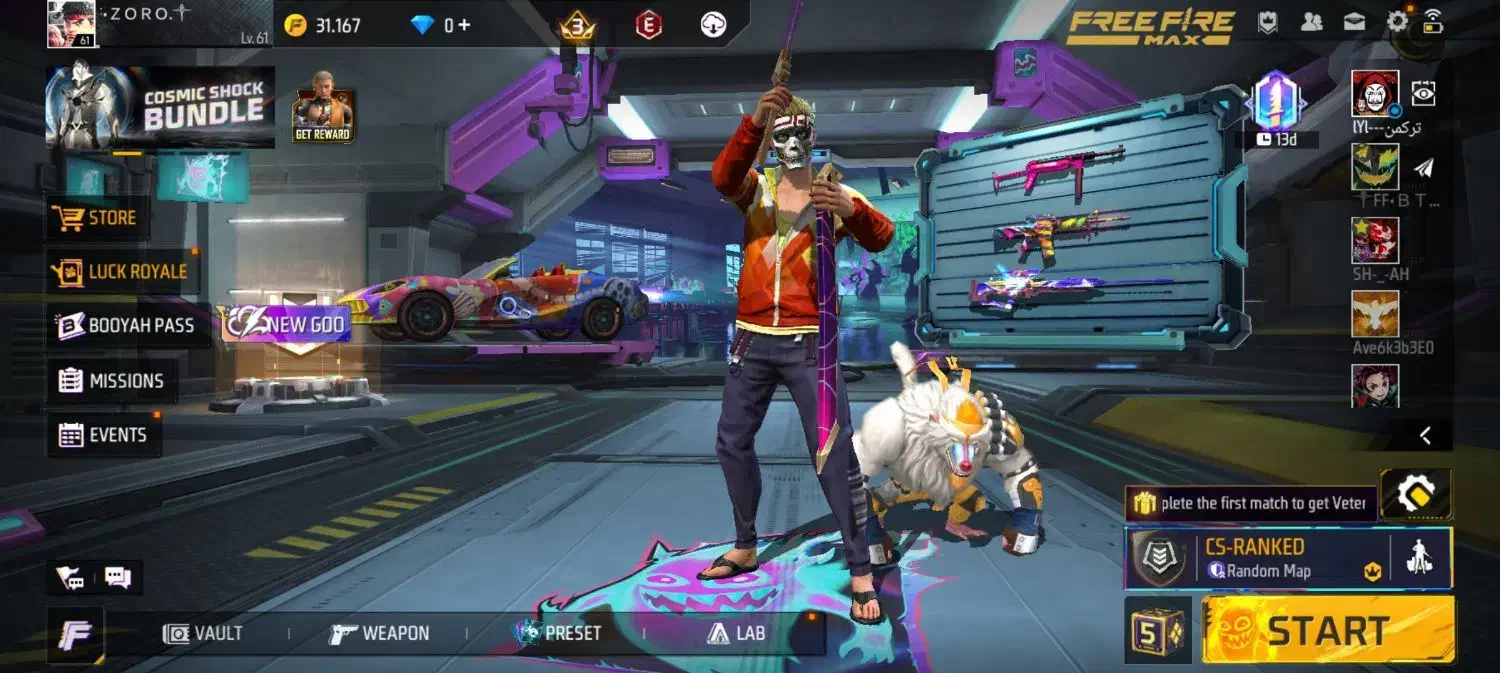Open the settings gear icon
Screen dimensions: 1500x673
pyautogui.click(x=1397, y=22)
